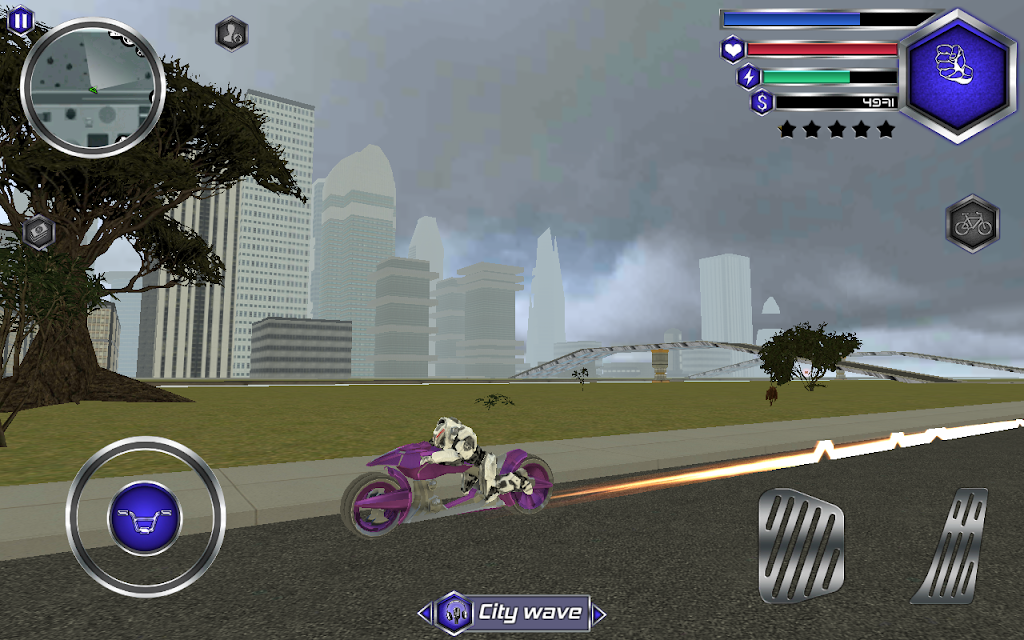Hit the wide brake pedal
Viewport: 1024px width, 640px height.
(x=800, y=545)
